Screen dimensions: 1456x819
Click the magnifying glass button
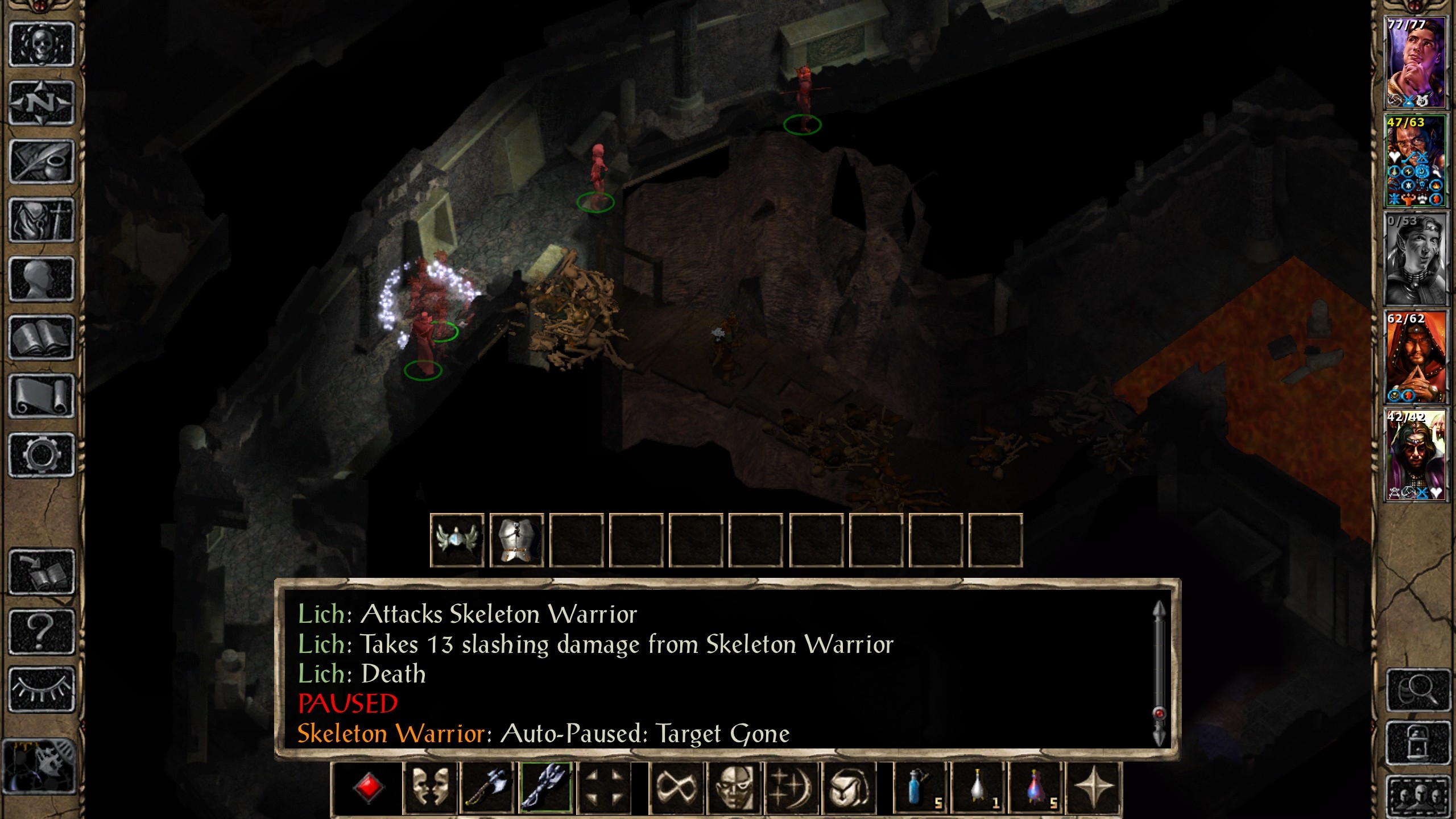tap(1417, 690)
